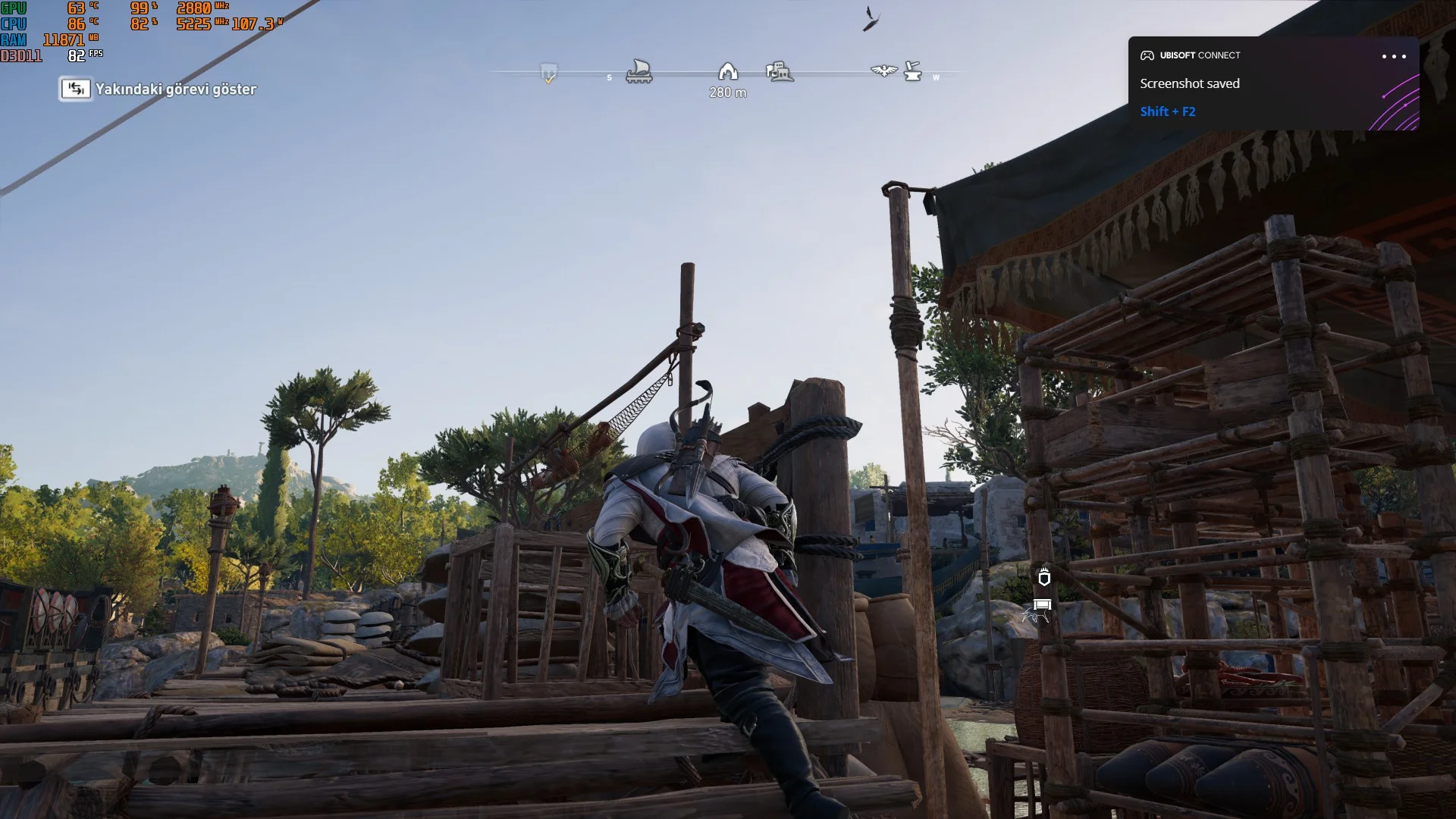Click the Shift + F2 overlay link
The width and height of the screenshot is (1456, 819).
point(1167,111)
